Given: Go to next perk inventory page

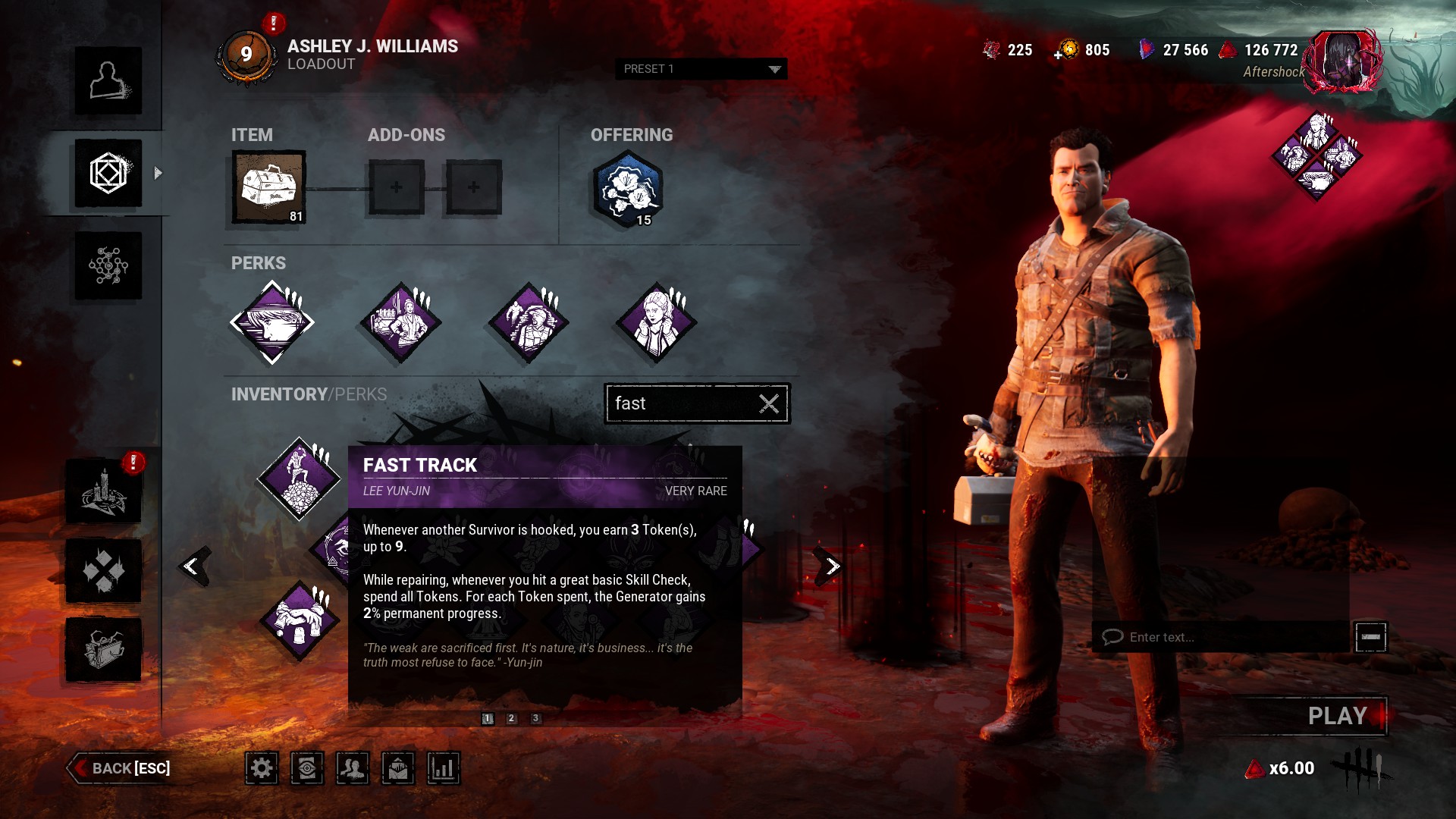Looking at the screenshot, I should point(831,566).
